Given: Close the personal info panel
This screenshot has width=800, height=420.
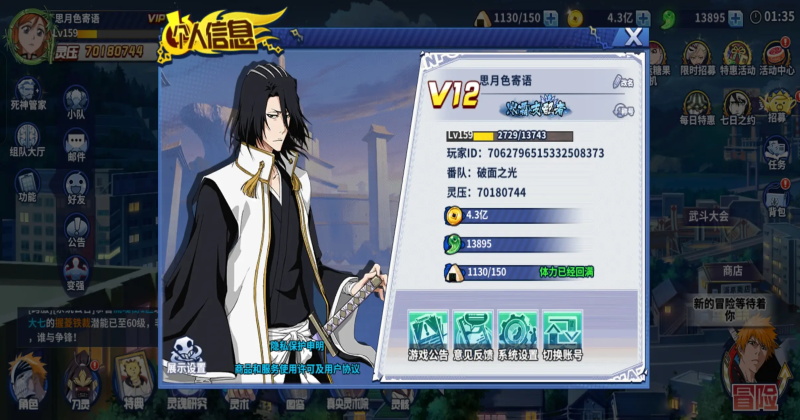Looking at the screenshot, I should [x=633, y=38].
